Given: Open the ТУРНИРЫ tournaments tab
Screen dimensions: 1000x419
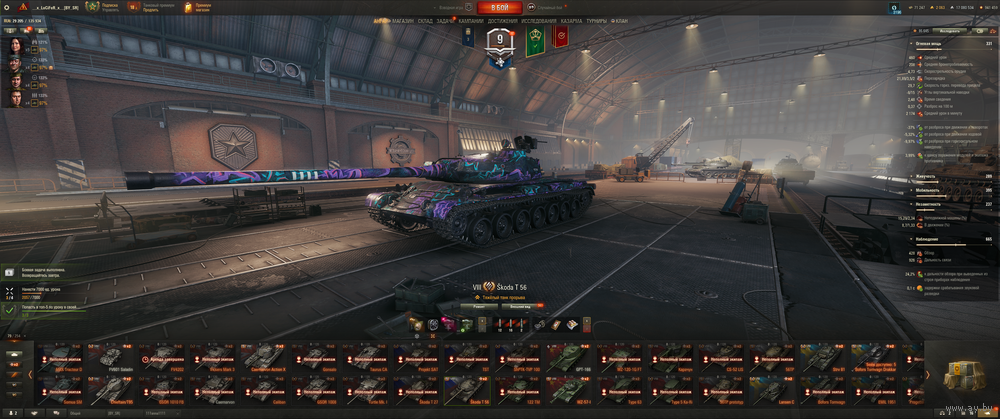Looking at the screenshot, I should [x=599, y=20].
